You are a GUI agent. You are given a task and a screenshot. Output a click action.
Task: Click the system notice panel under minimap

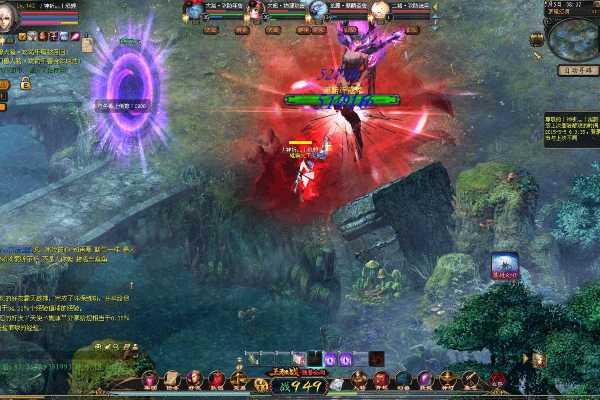coord(571,128)
